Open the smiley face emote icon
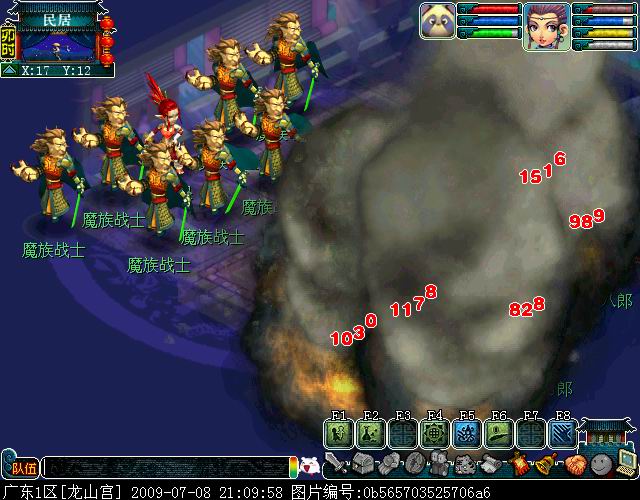The image size is (640, 500). [x=600, y=464]
